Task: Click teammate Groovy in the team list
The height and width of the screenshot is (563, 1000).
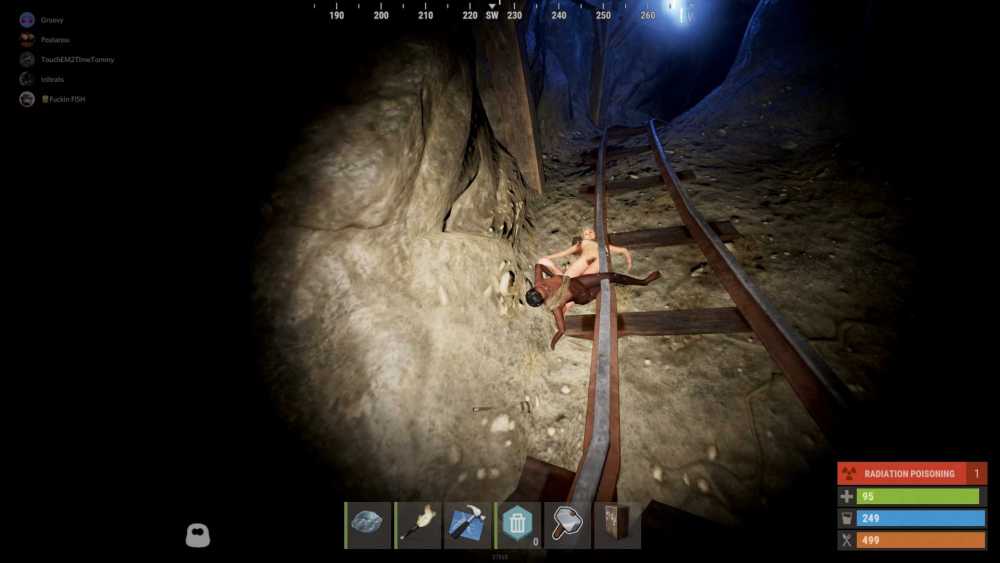Action: [52, 20]
